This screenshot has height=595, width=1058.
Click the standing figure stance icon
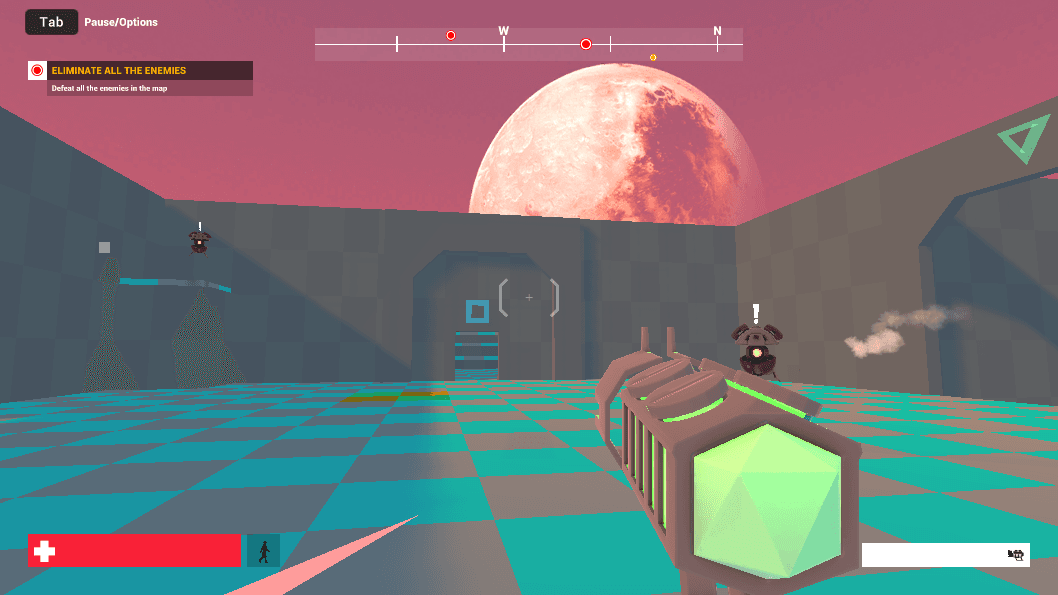click(264, 551)
